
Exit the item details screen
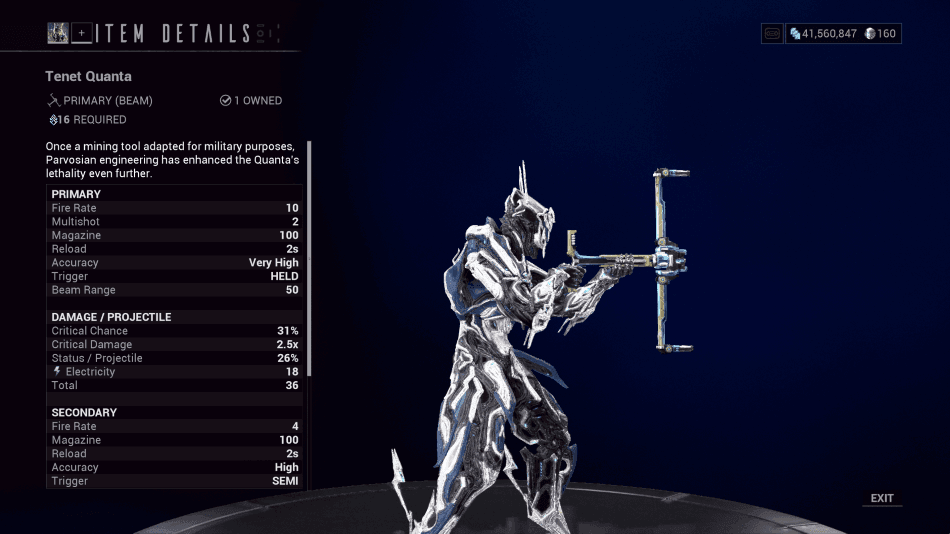(x=882, y=498)
